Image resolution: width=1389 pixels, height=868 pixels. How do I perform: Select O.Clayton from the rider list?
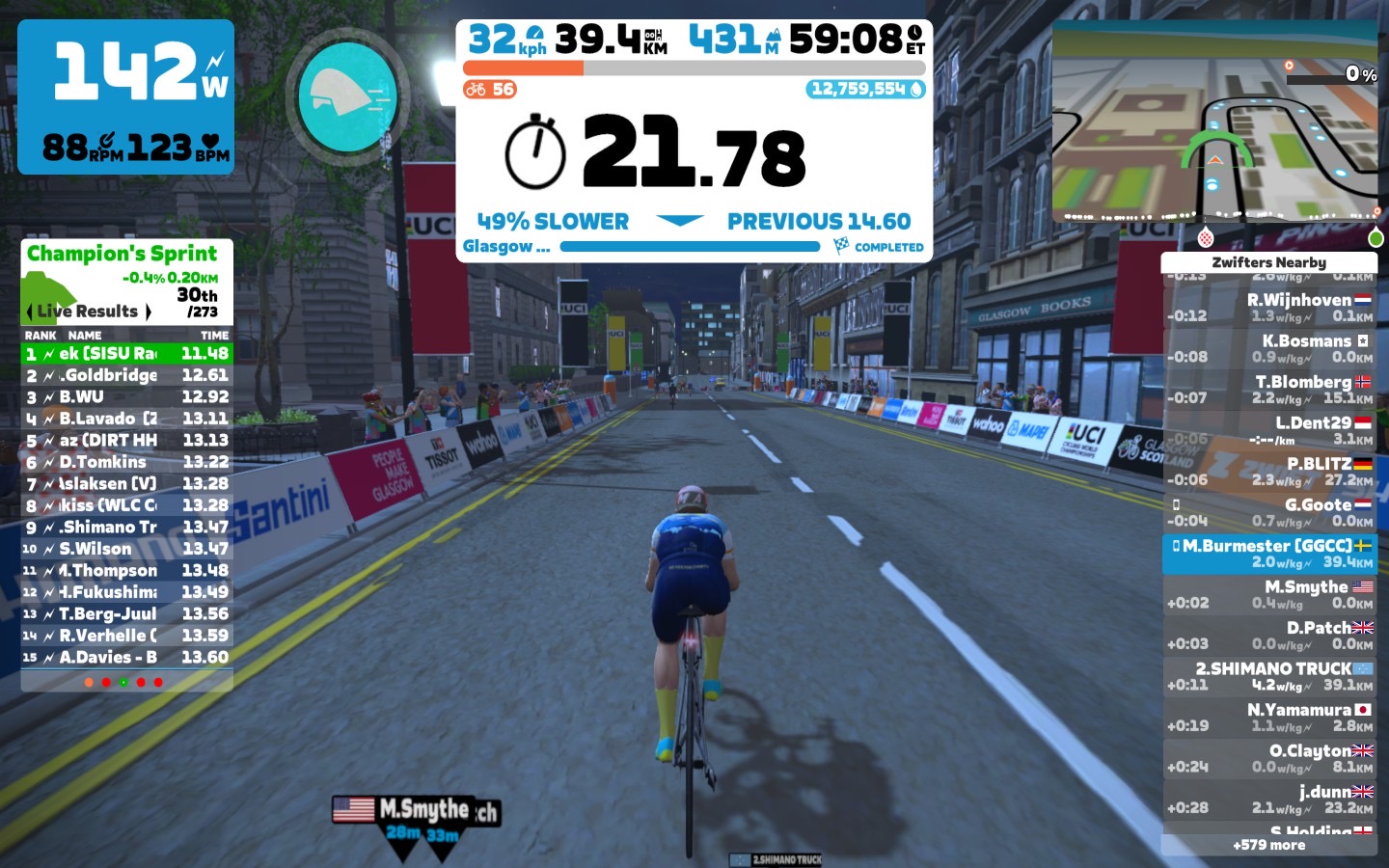coord(1269,758)
